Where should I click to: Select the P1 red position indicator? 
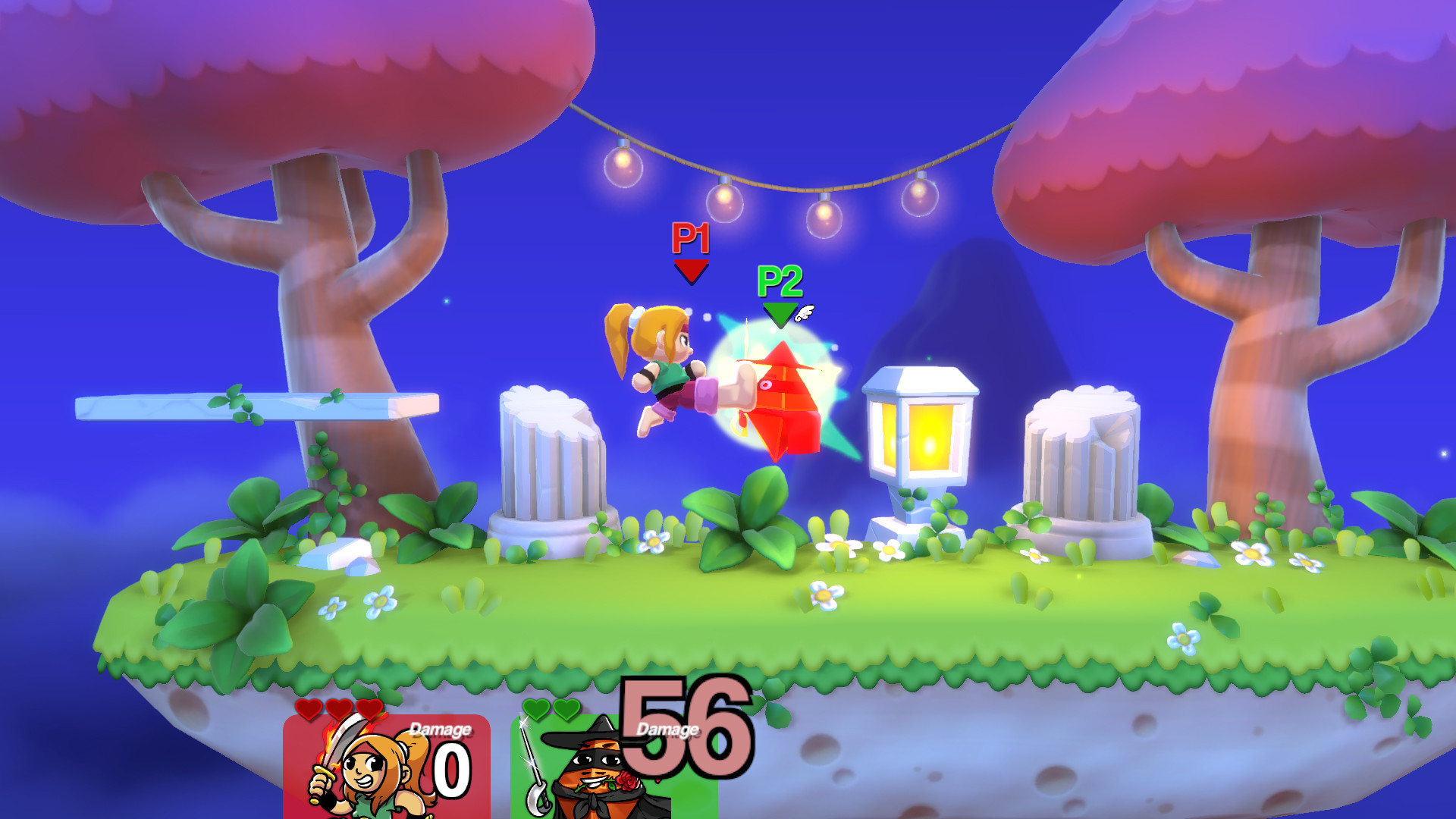coord(689,269)
